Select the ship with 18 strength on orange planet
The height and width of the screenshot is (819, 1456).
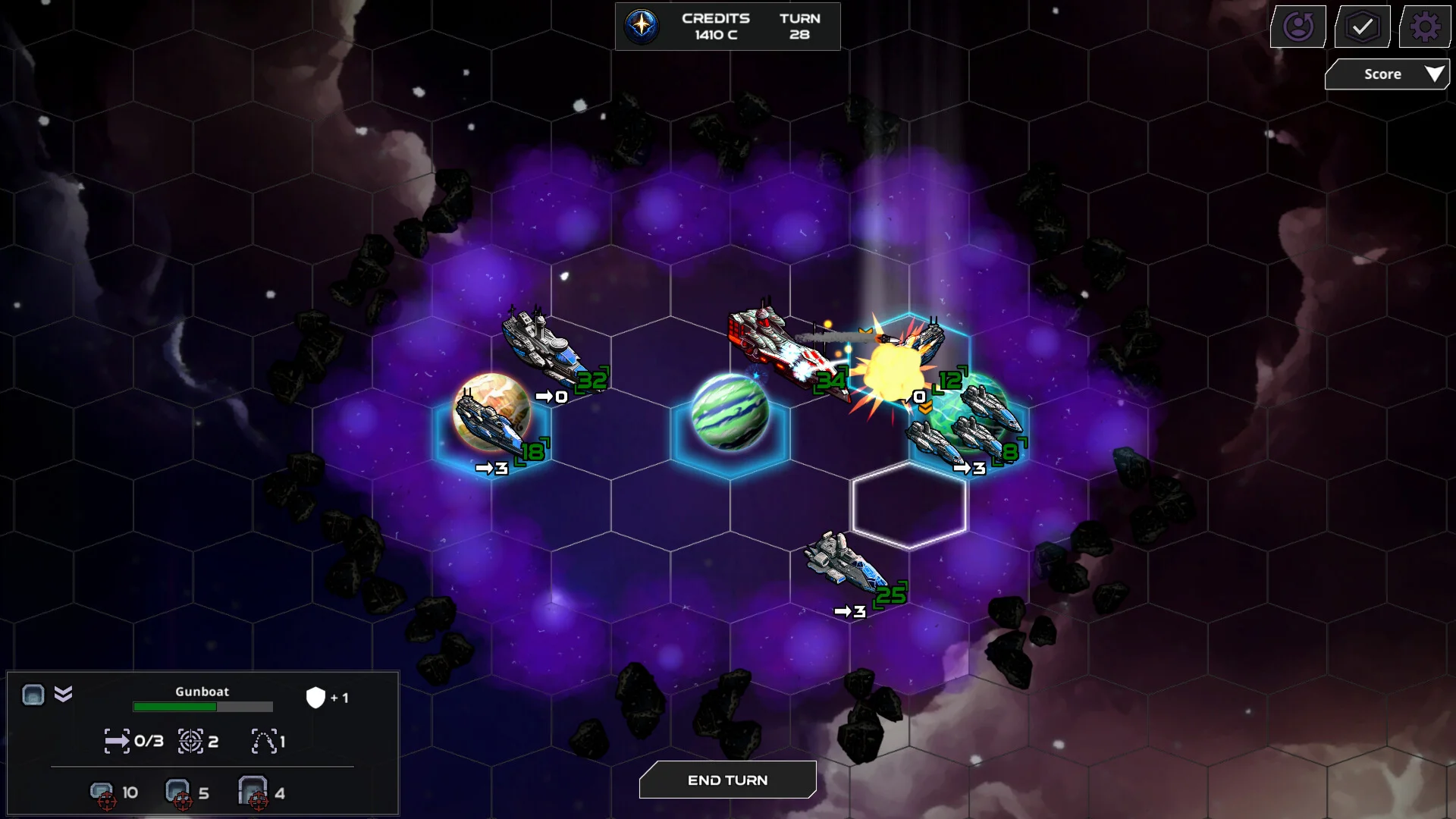pos(493,422)
